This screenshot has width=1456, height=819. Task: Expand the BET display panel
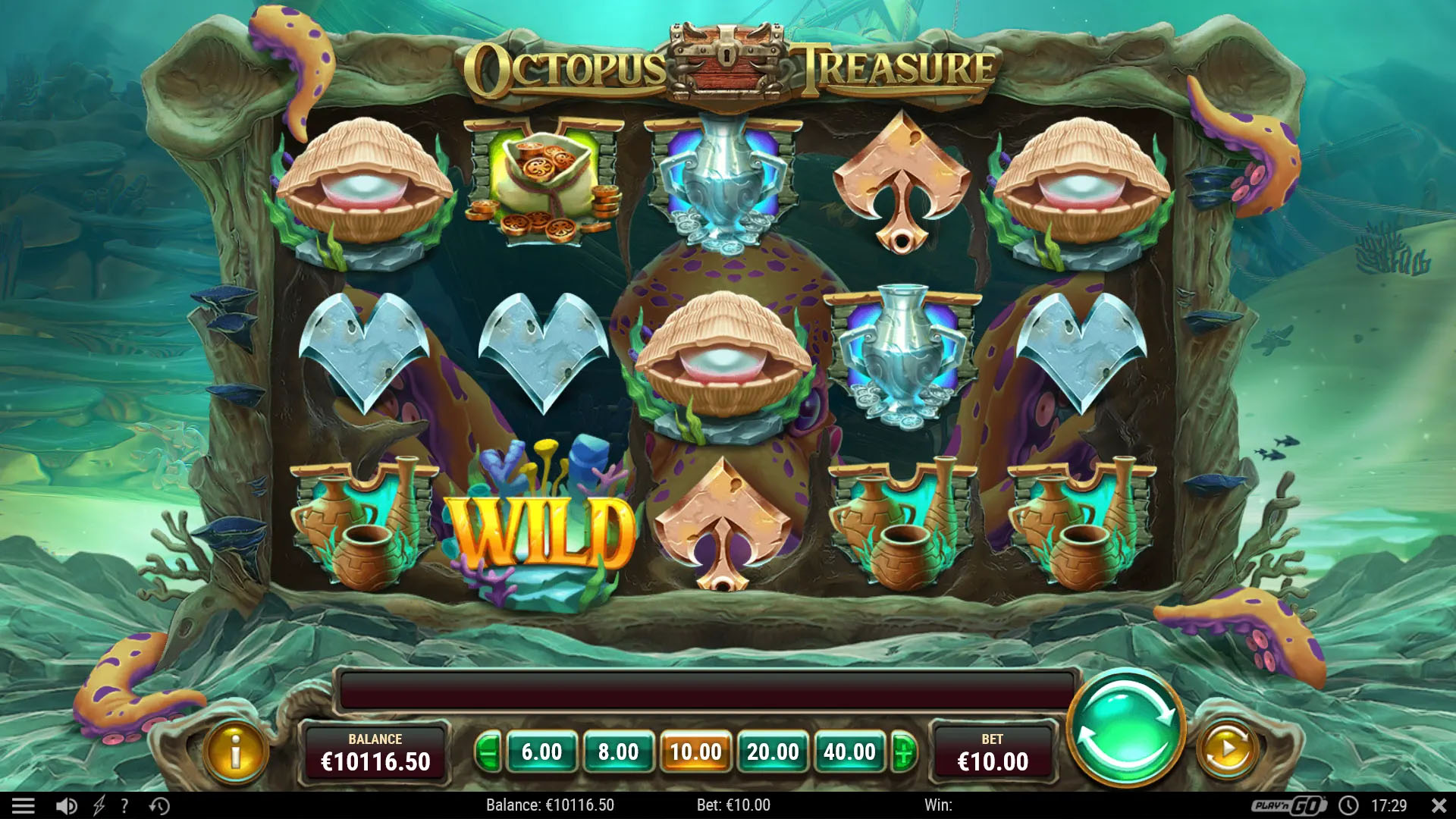993,752
